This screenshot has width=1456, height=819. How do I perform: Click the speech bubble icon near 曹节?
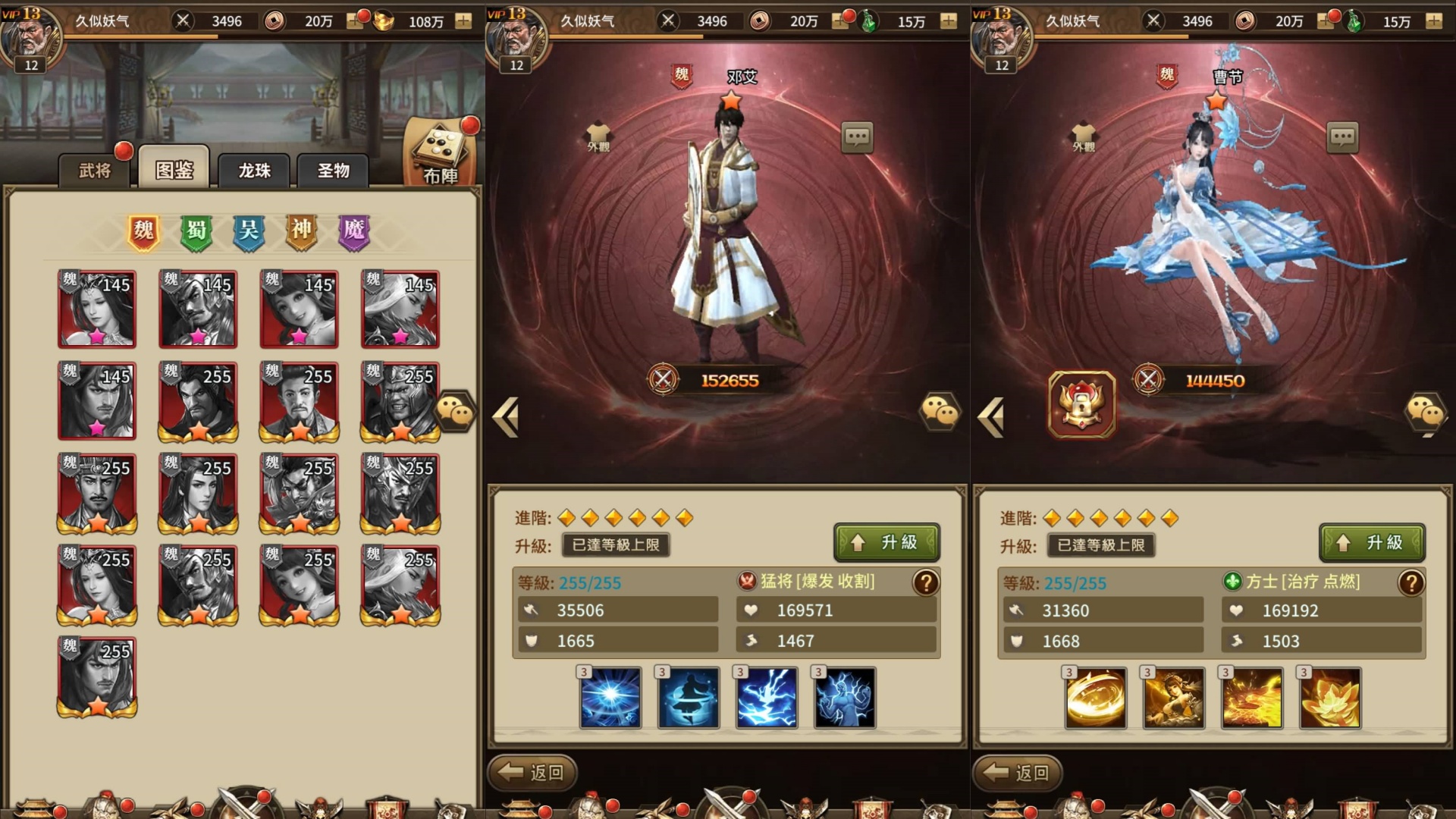[1344, 137]
